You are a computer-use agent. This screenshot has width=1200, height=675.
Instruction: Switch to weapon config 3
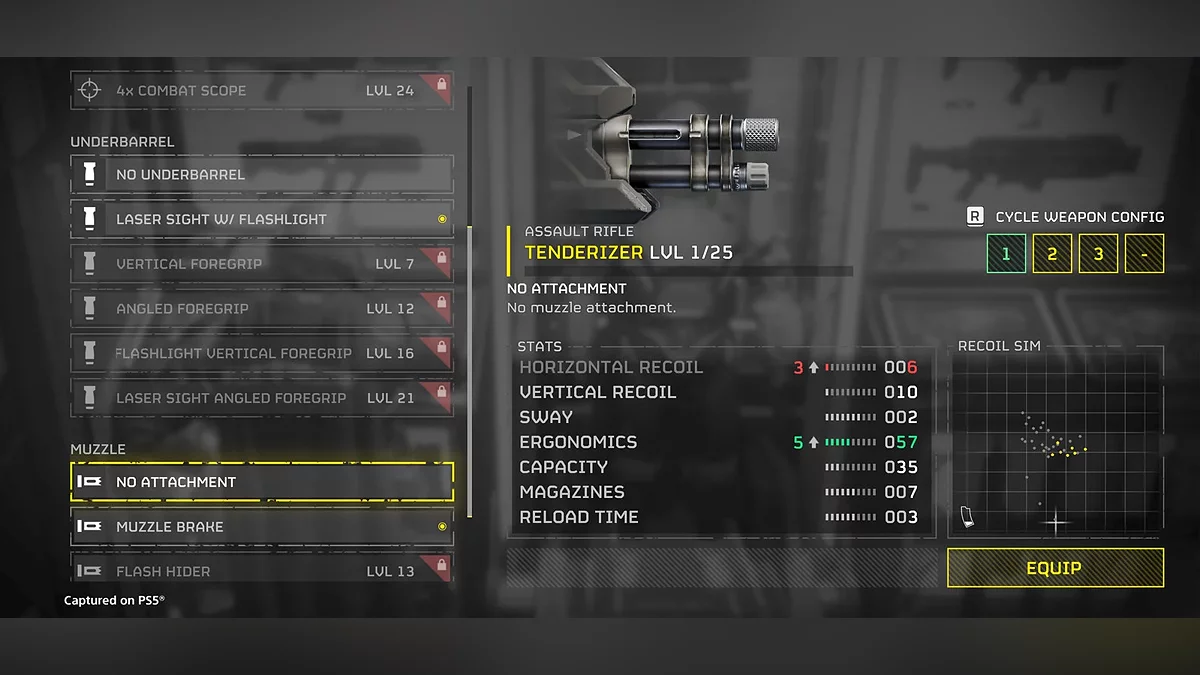1098,254
